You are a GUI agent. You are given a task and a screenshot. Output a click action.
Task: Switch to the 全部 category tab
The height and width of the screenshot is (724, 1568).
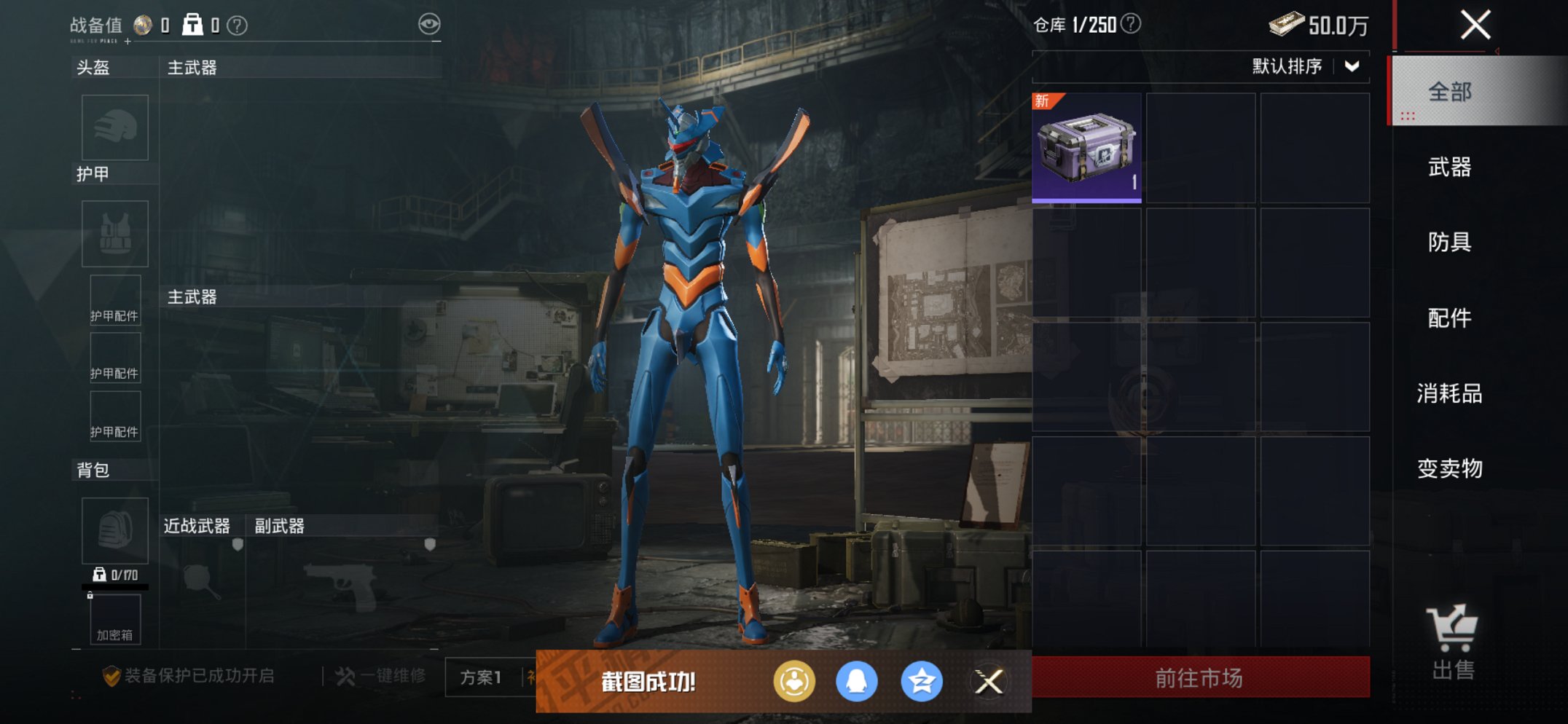pyautogui.click(x=1450, y=92)
